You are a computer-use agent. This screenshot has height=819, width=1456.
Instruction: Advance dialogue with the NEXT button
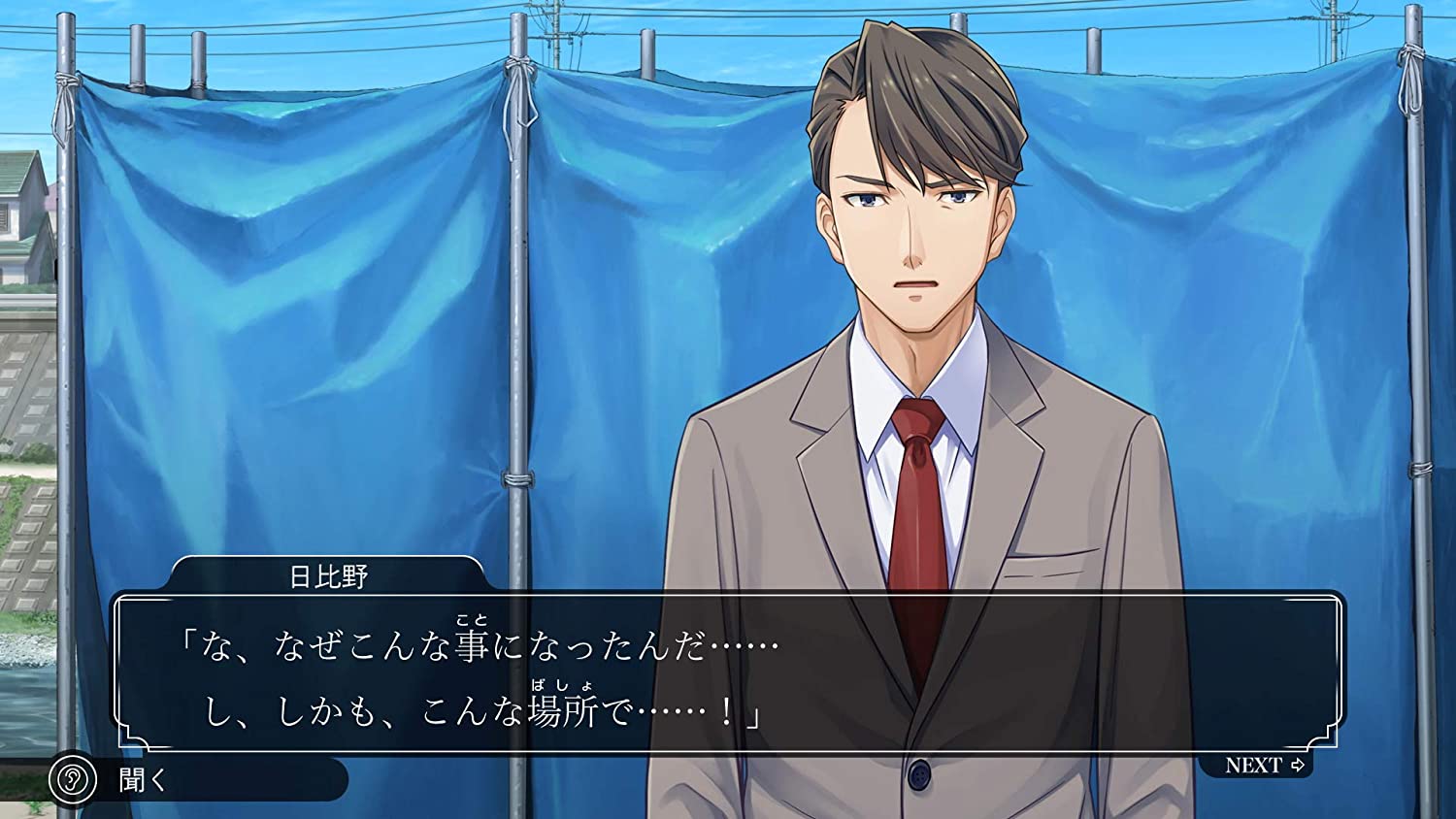(1264, 766)
